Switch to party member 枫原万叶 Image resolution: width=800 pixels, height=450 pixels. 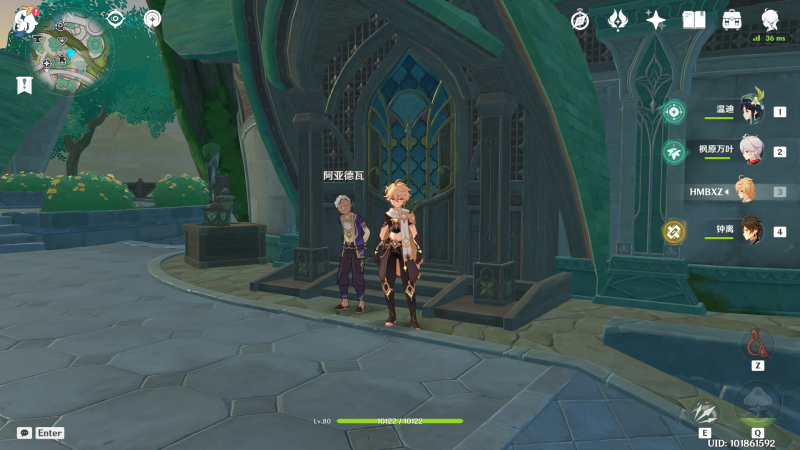click(750, 152)
